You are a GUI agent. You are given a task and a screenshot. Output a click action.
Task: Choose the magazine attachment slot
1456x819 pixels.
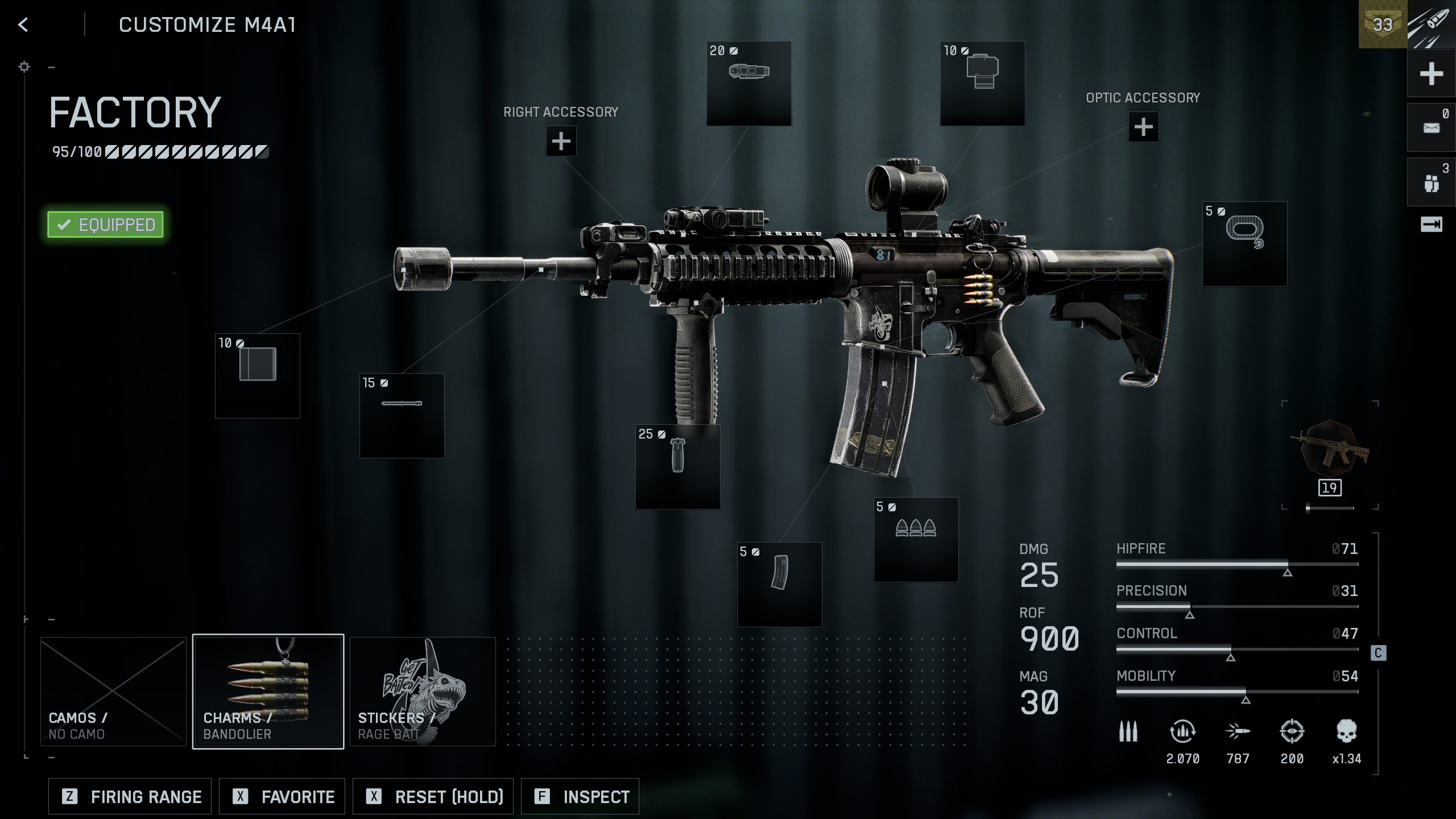779,584
